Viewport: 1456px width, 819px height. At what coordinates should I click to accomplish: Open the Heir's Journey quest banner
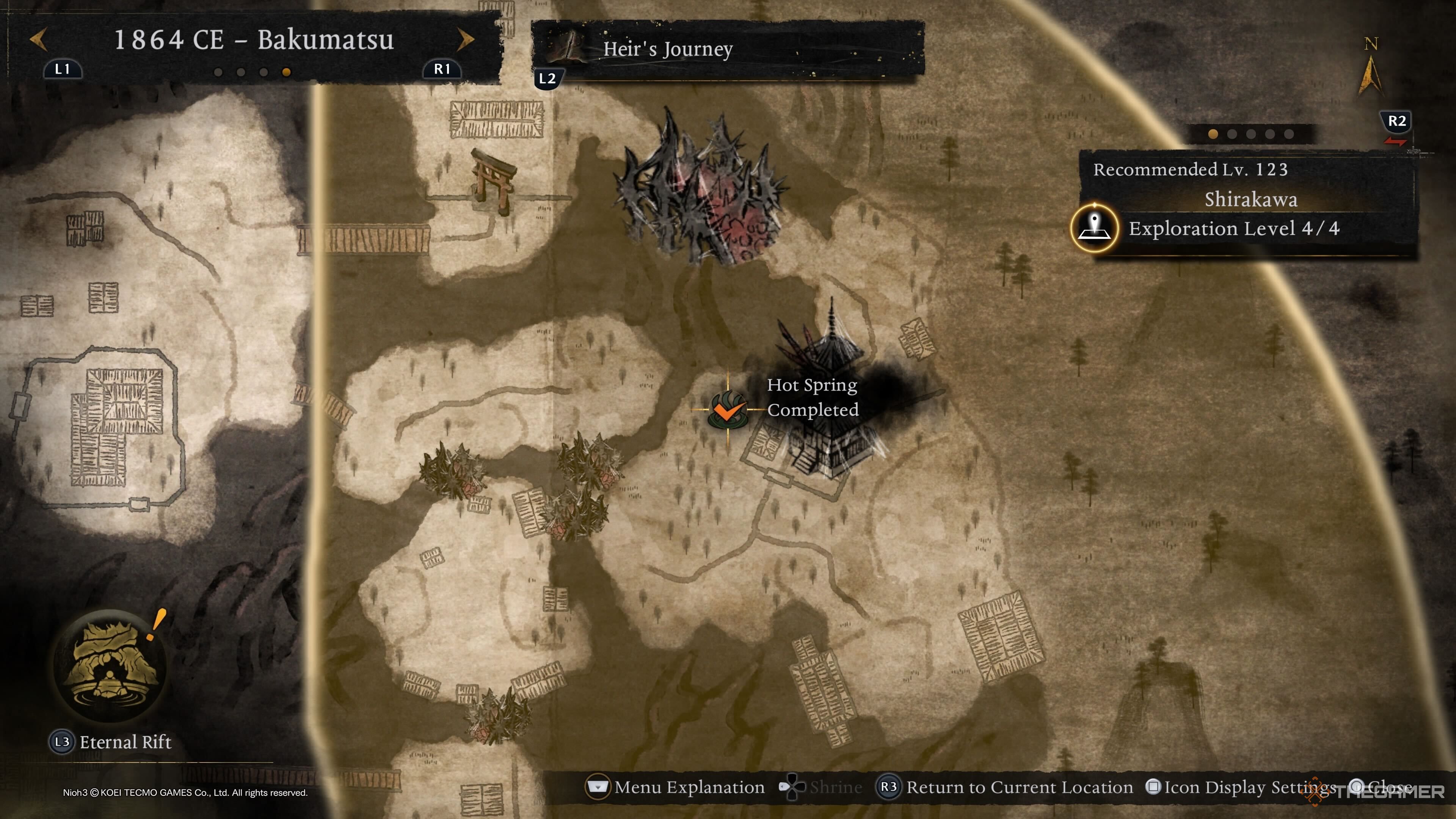tap(727, 49)
